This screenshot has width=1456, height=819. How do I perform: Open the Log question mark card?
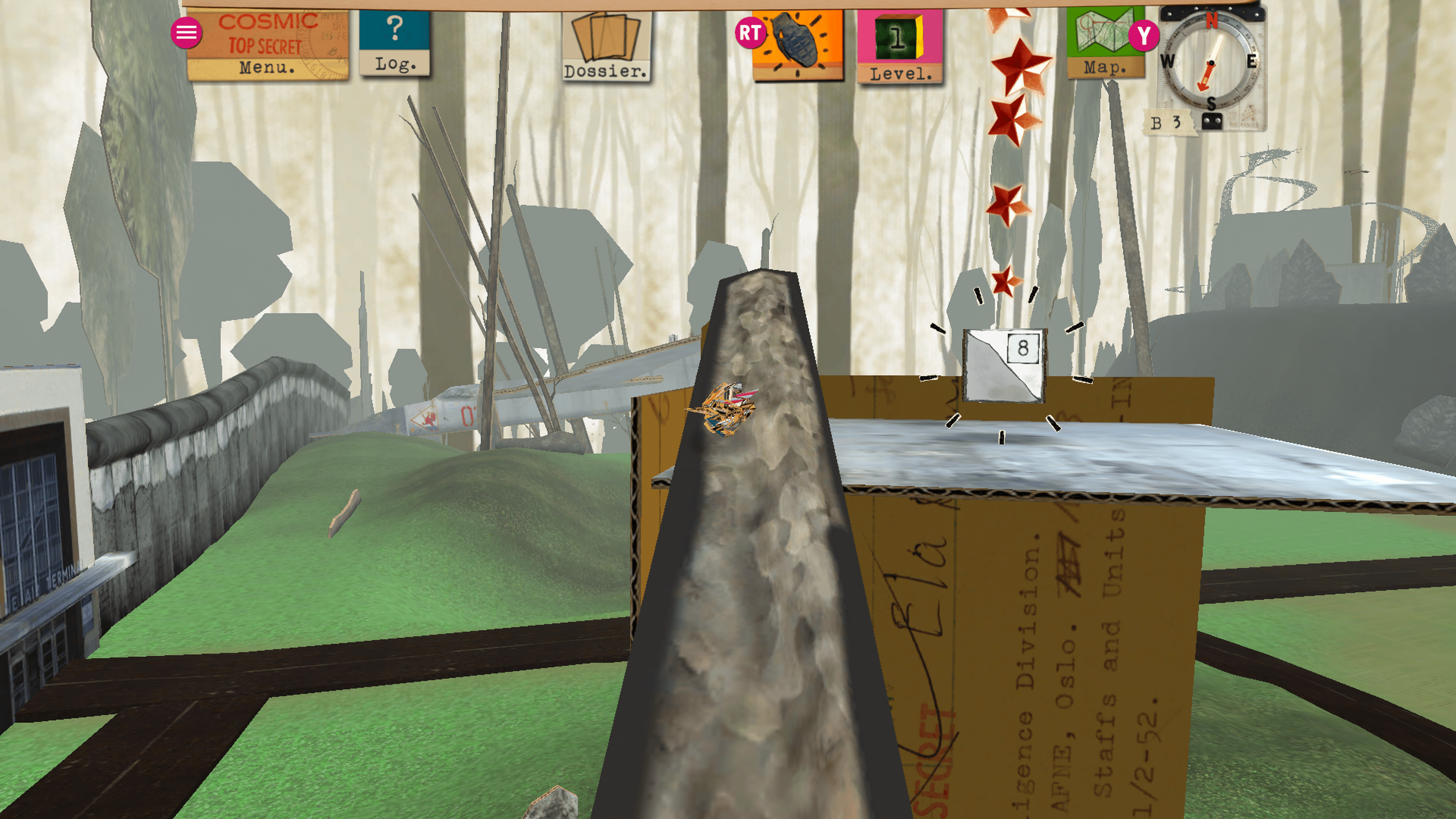tap(394, 43)
